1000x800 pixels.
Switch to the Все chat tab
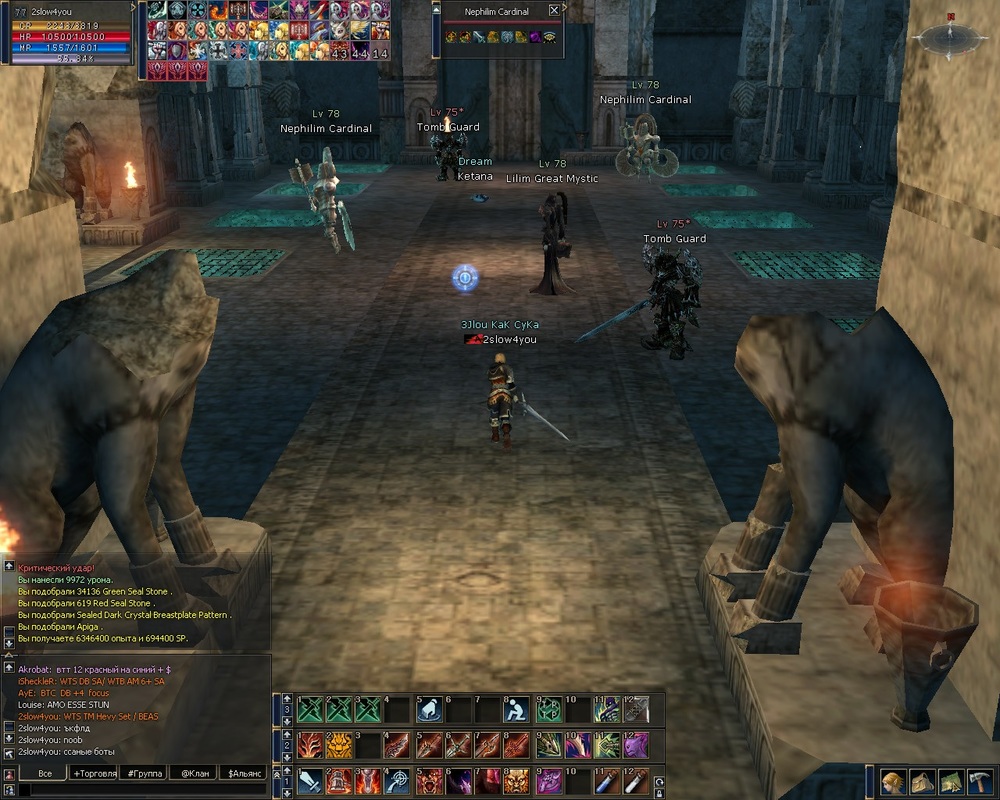pyautogui.click(x=44, y=773)
